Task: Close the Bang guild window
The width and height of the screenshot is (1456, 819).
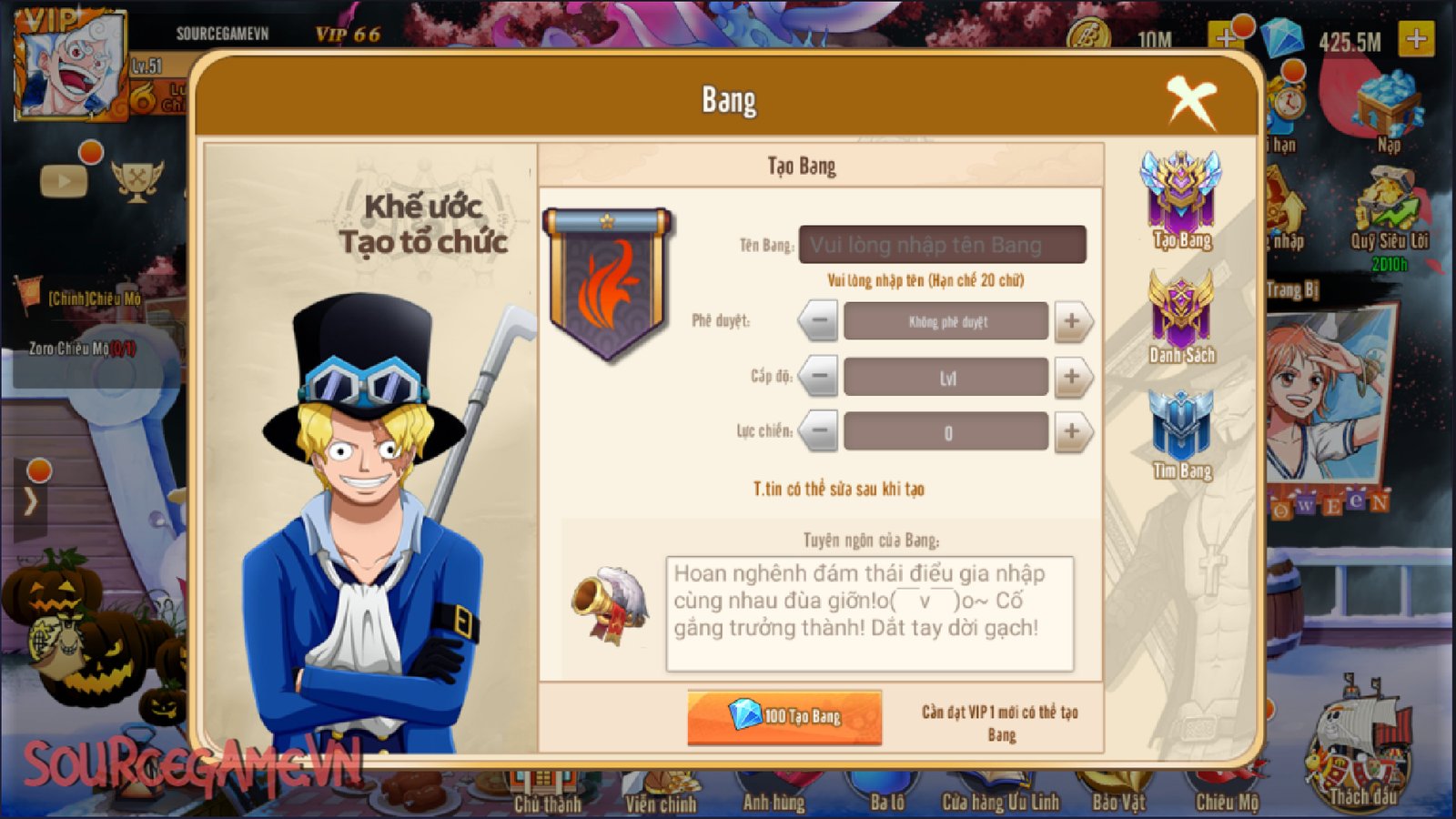Action: pyautogui.click(x=1190, y=100)
